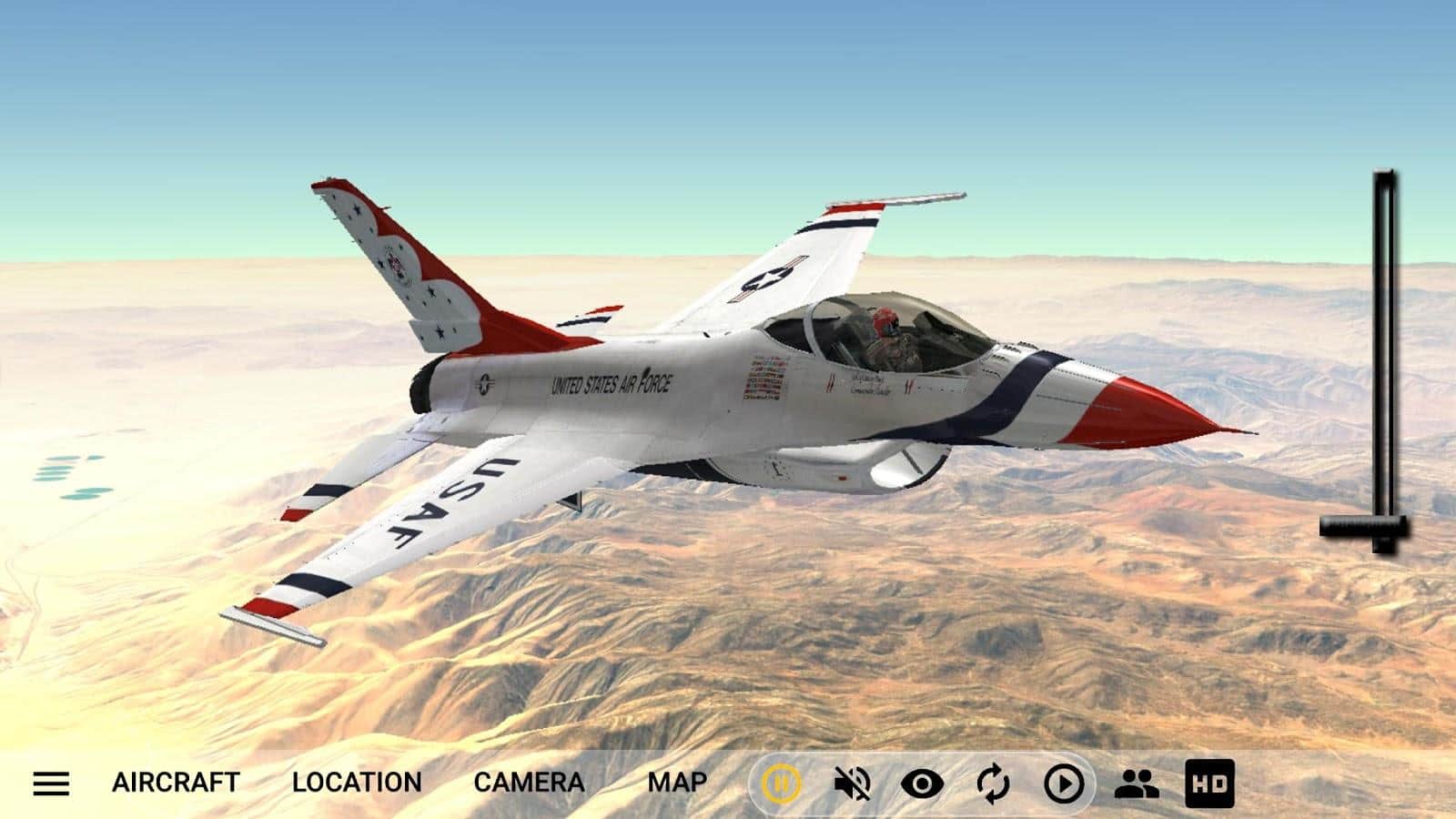Switch views via CAMERA menu
The width and height of the screenshot is (1456, 819).
tap(529, 783)
